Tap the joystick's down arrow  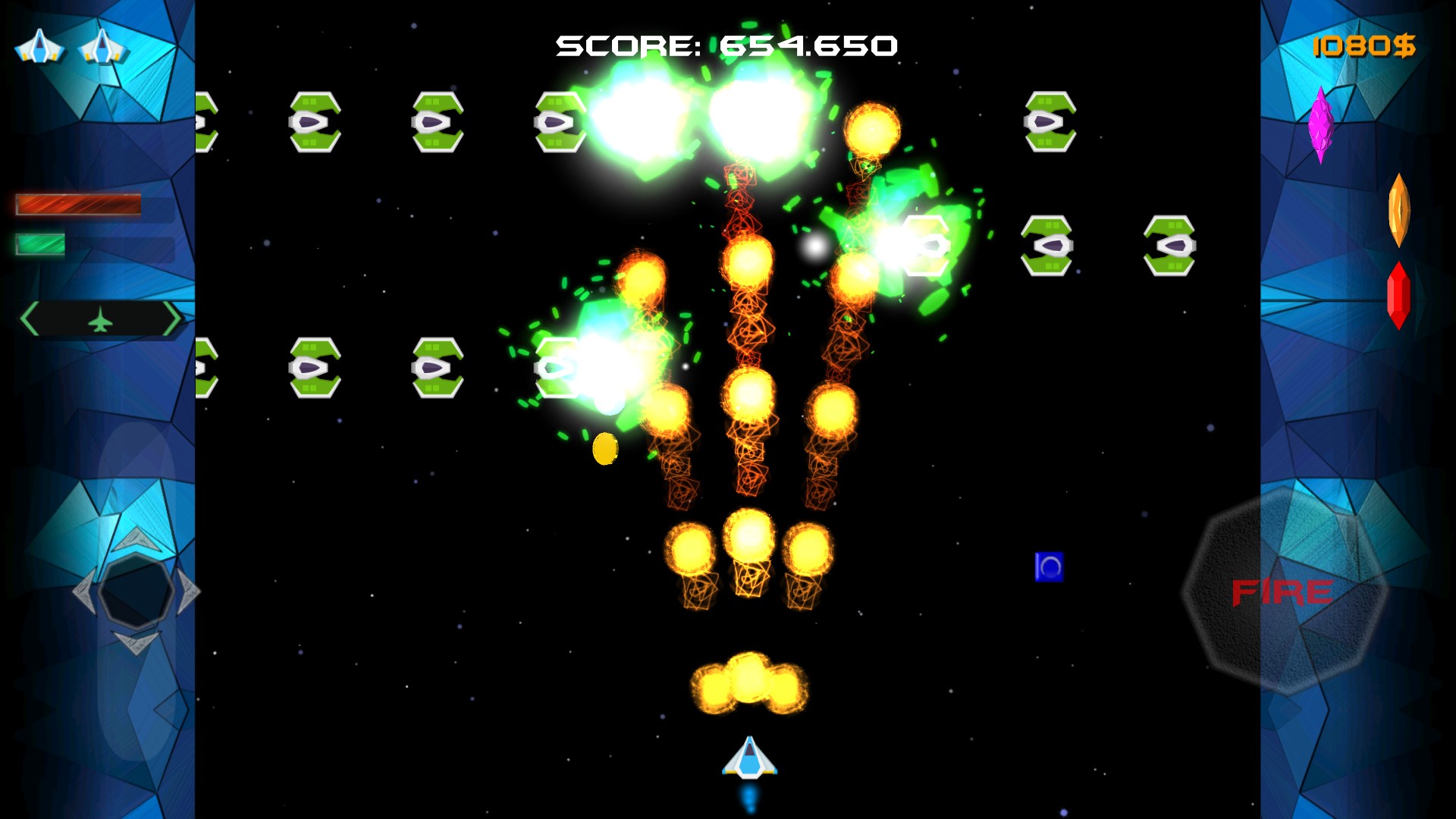click(x=136, y=642)
